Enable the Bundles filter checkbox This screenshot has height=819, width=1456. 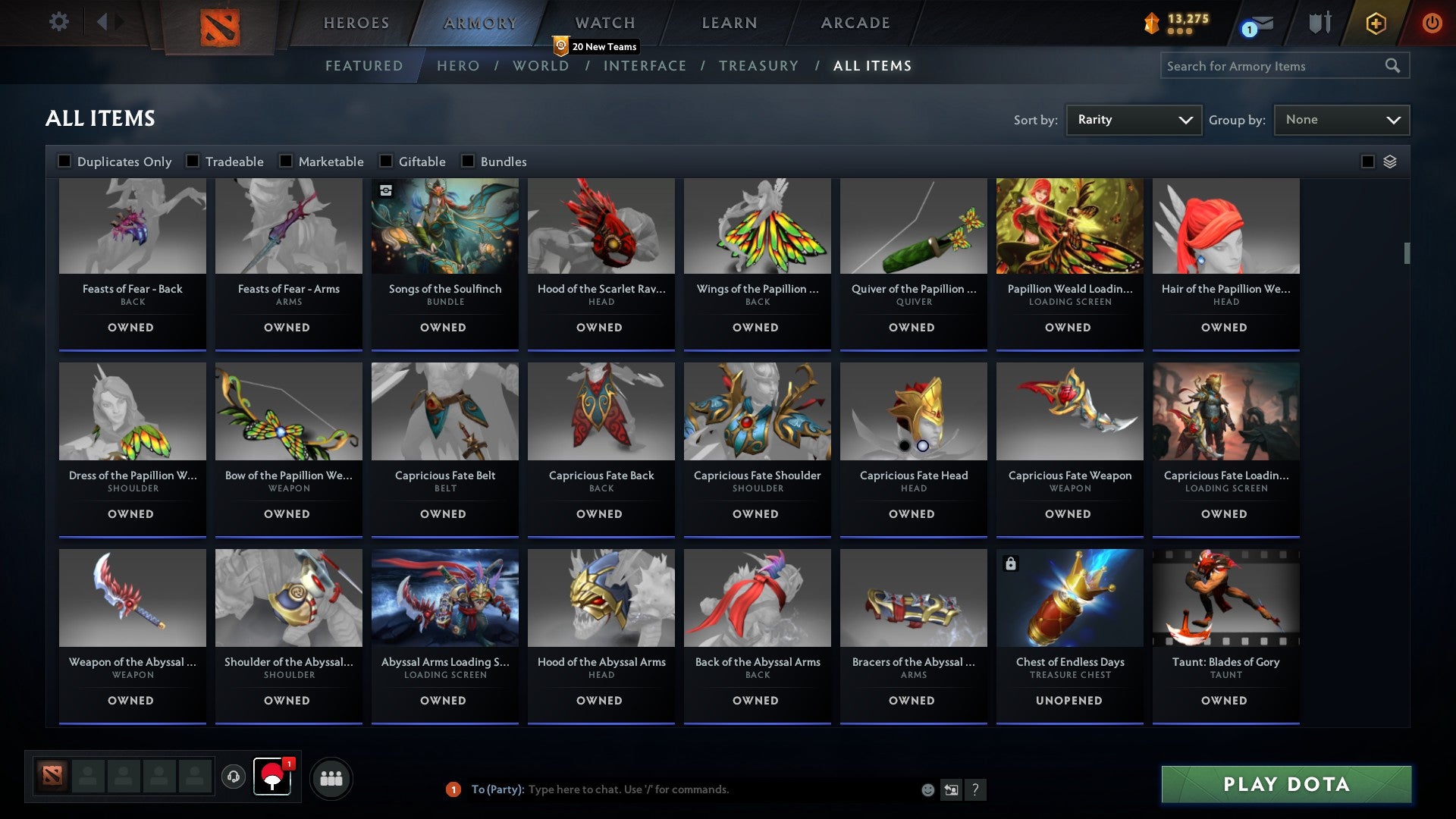click(x=467, y=161)
